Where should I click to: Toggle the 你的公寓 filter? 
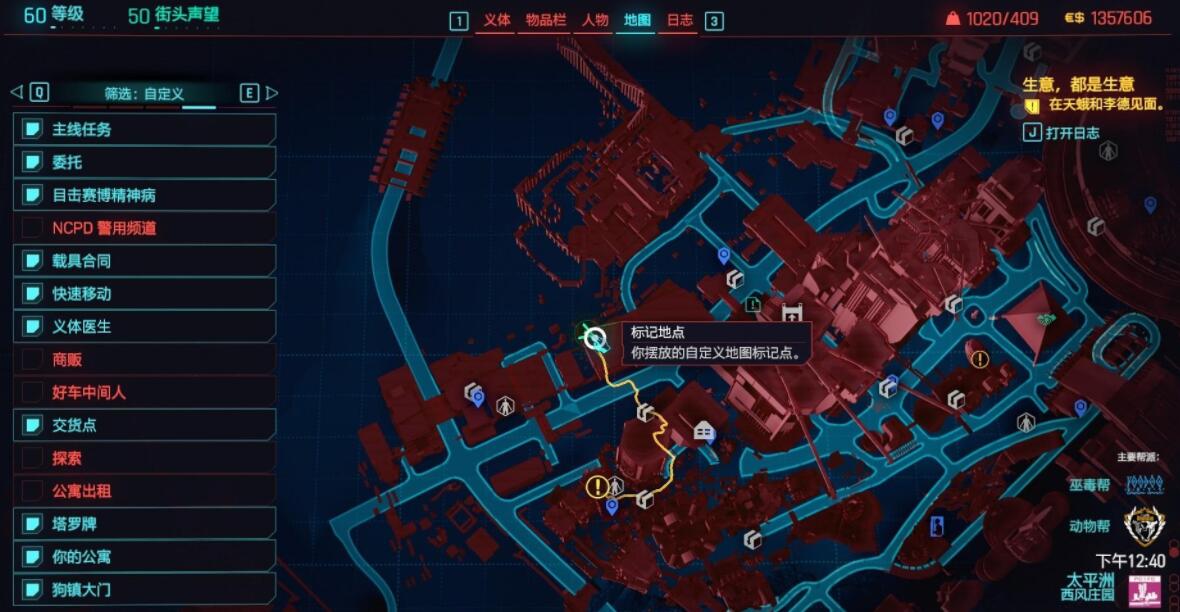click(145, 556)
